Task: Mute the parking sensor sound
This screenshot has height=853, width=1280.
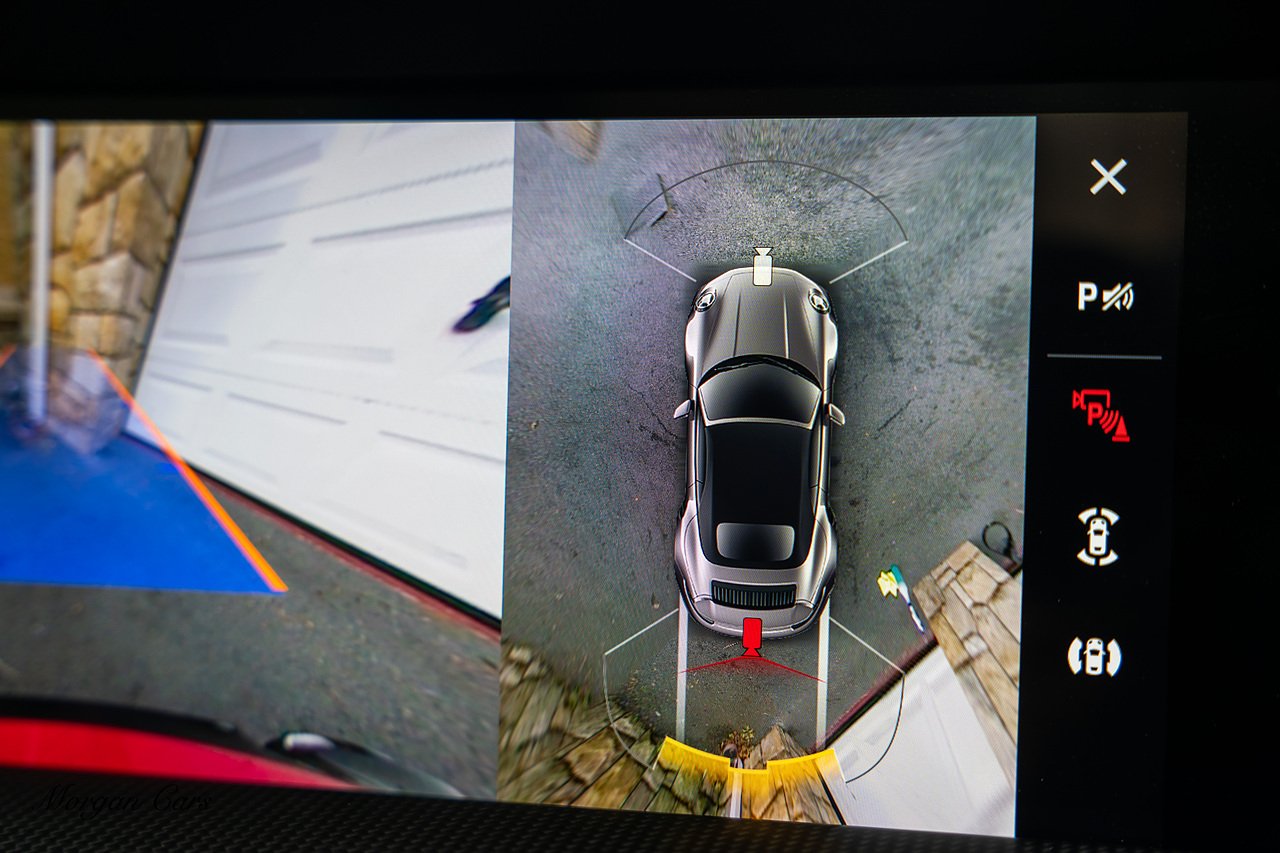Action: point(1104,296)
